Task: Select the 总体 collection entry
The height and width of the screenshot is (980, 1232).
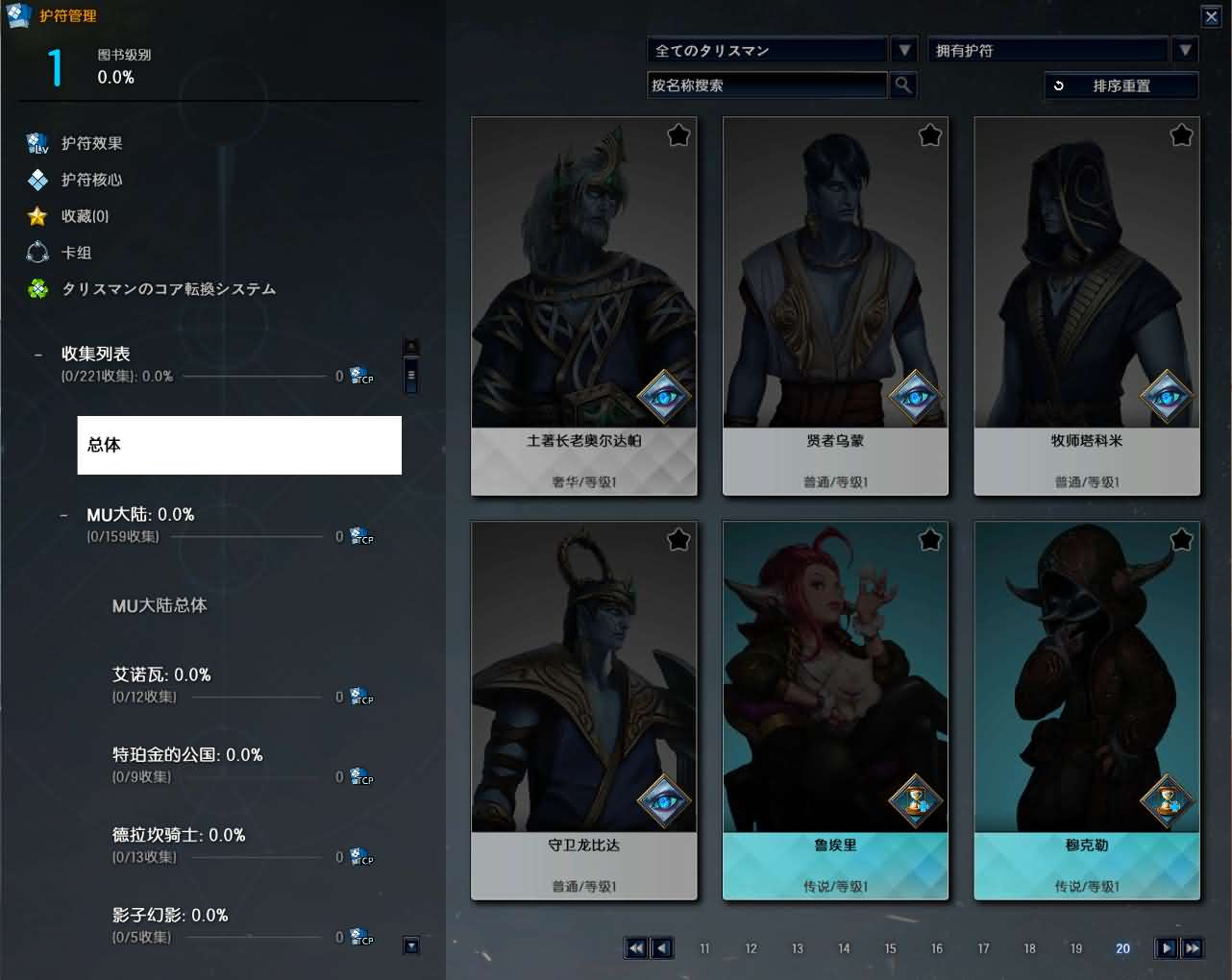Action: tap(239, 445)
